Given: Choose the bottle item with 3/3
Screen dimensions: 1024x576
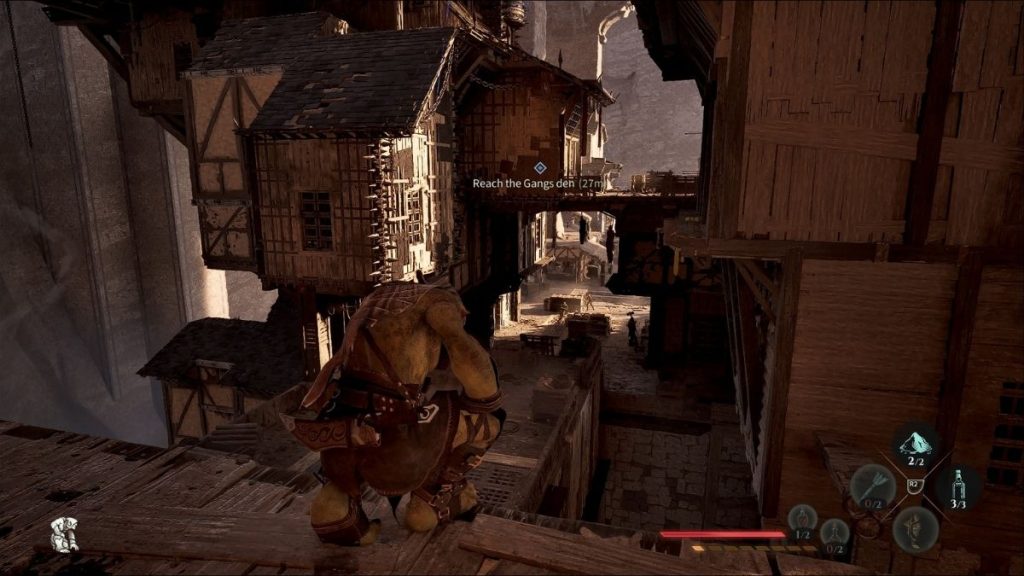Looking at the screenshot, I should tap(958, 487).
